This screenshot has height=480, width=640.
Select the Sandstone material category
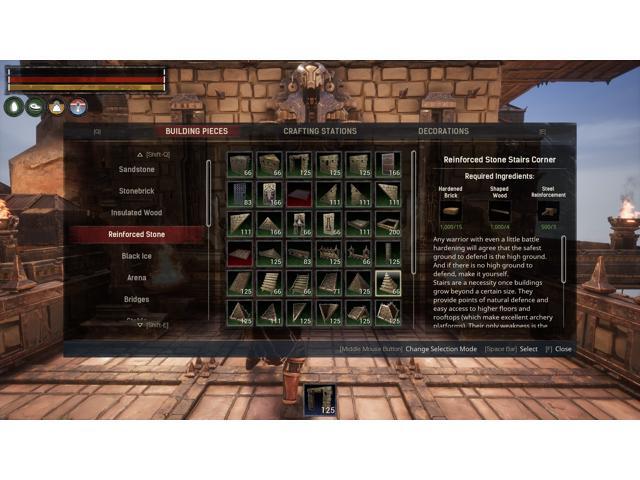click(138, 170)
